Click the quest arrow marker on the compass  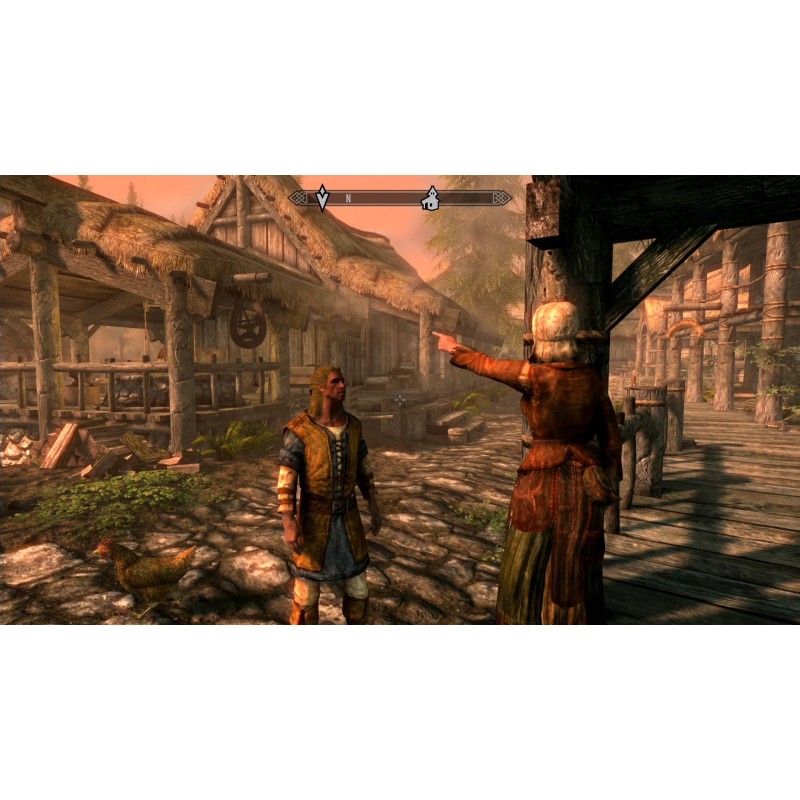pyautogui.click(x=322, y=198)
